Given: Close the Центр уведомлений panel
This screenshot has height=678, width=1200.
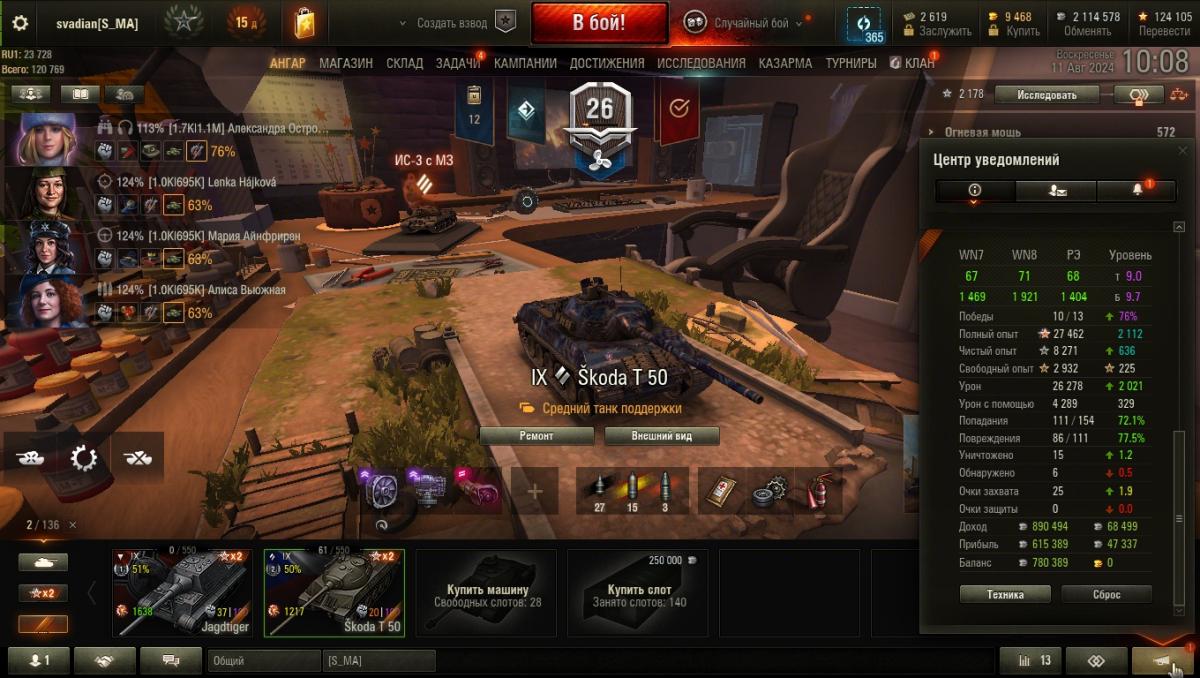Looking at the screenshot, I should click(x=1183, y=152).
